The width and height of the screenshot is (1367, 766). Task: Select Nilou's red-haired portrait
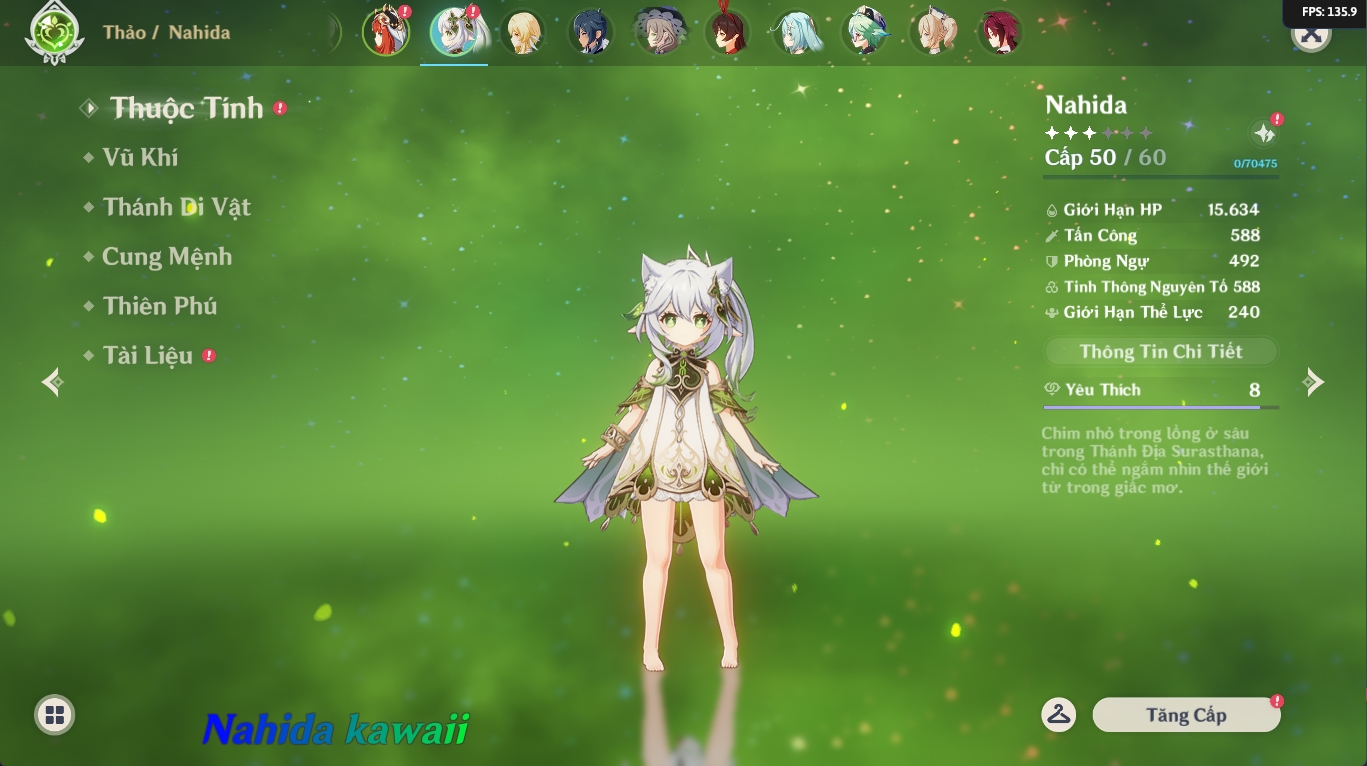tap(385, 32)
